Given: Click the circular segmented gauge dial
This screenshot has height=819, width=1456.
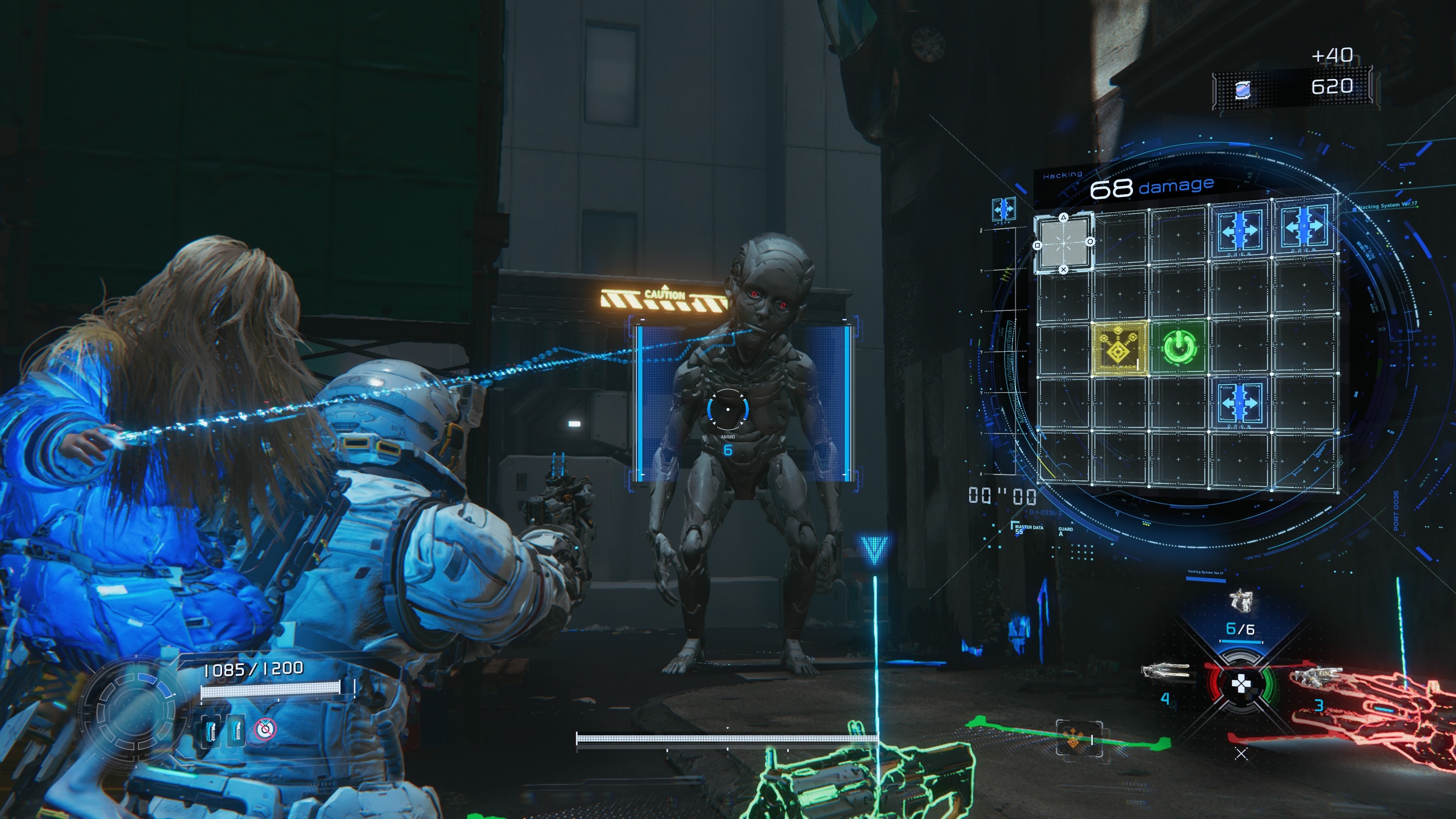Looking at the screenshot, I should point(135,711).
